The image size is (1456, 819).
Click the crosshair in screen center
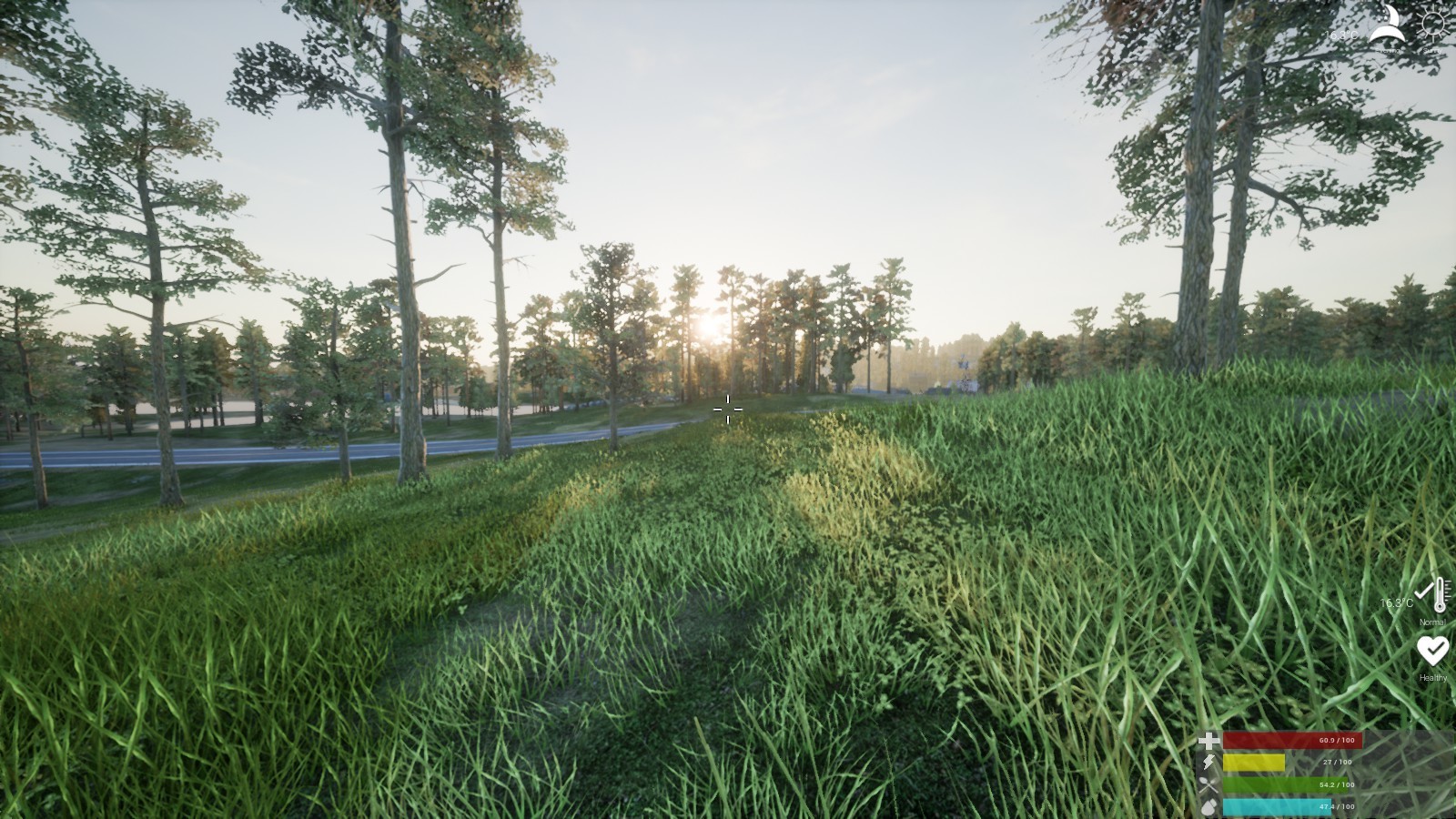click(729, 409)
